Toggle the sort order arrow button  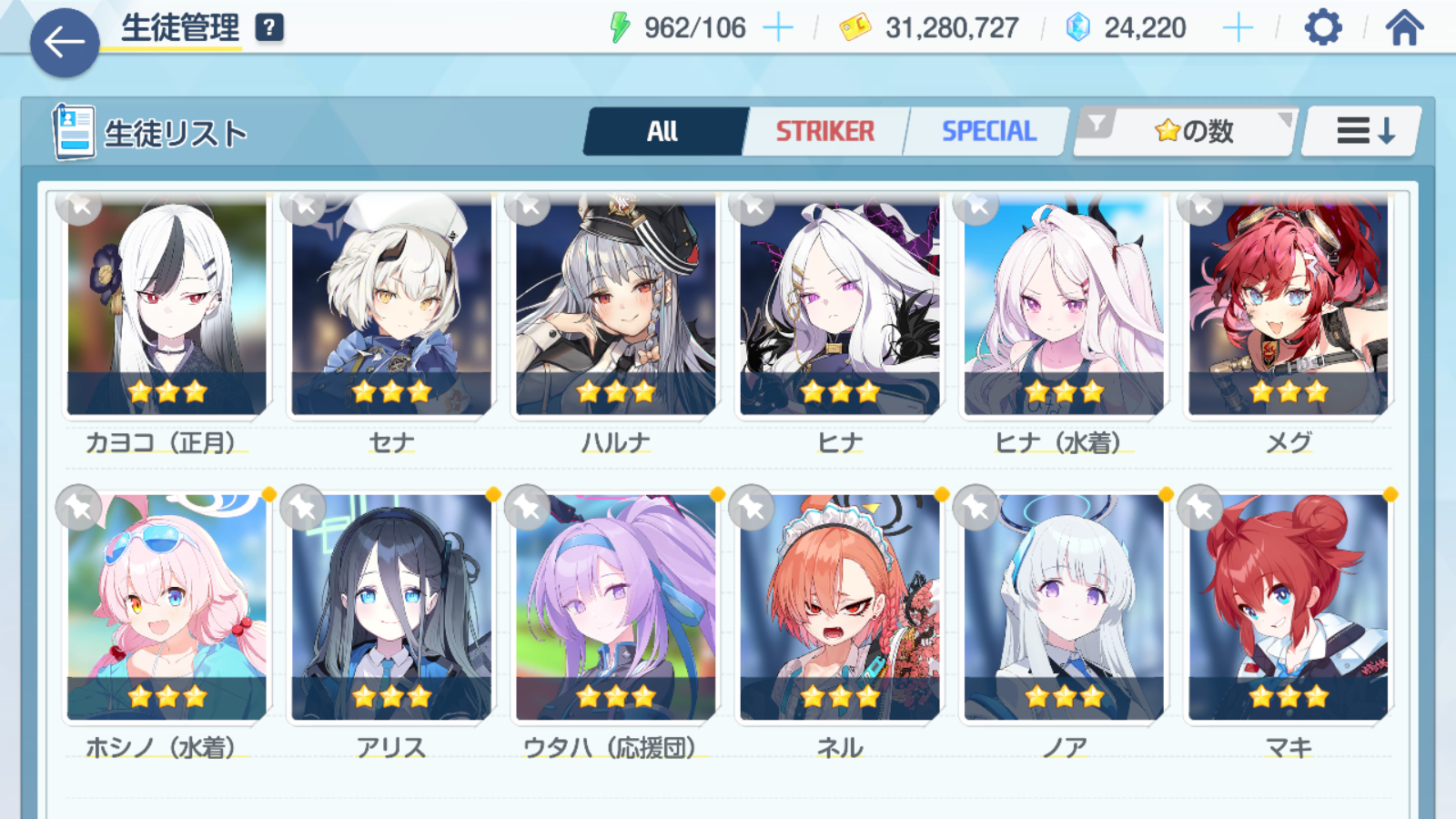pyautogui.click(x=1363, y=132)
